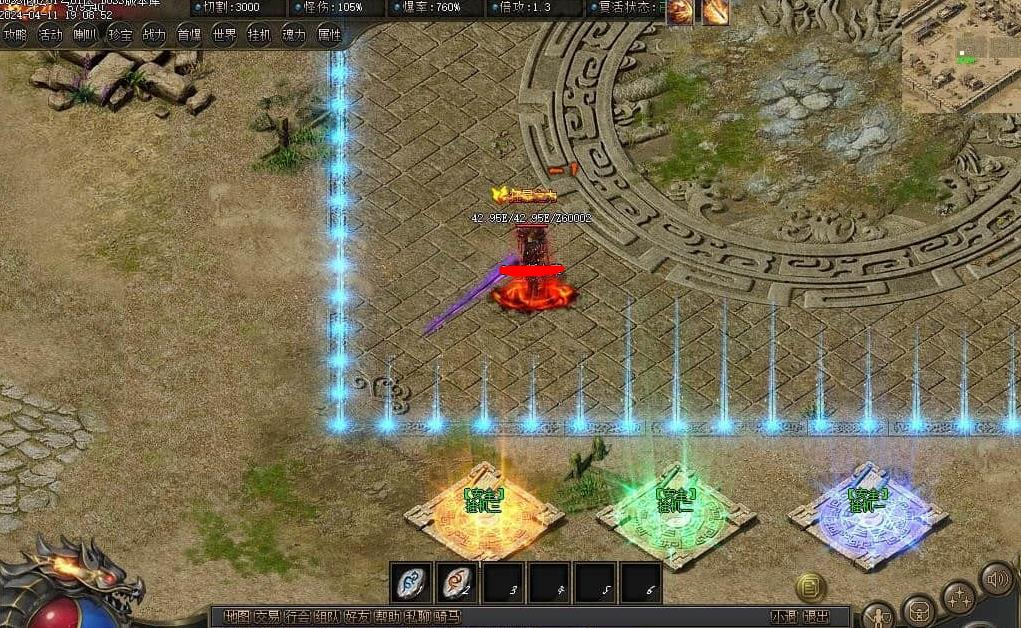This screenshot has width=1021, height=628.
Task: Open the 交易 trade window
Action: [267, 617]
